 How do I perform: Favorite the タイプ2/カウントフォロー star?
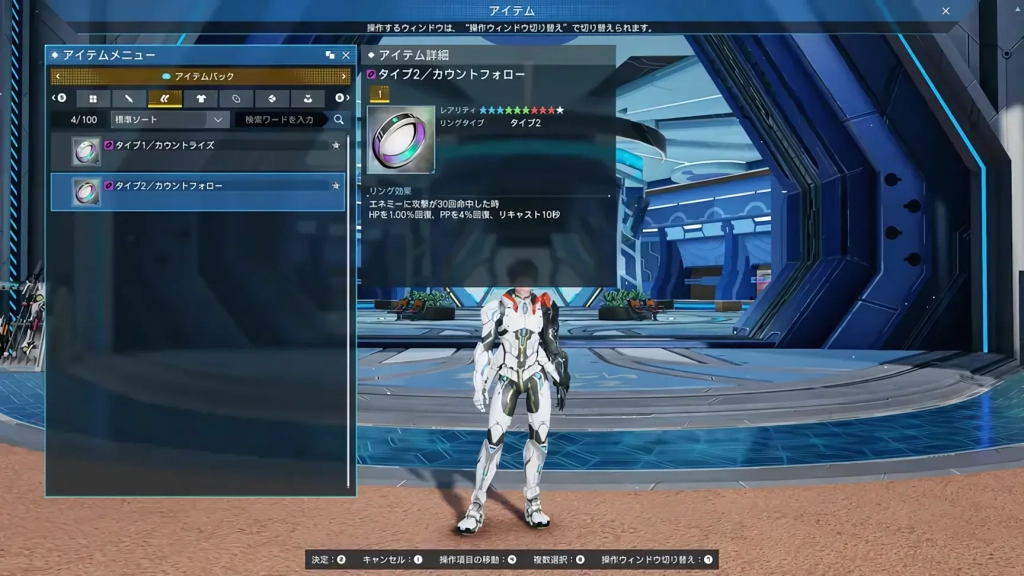coord(336,185)
